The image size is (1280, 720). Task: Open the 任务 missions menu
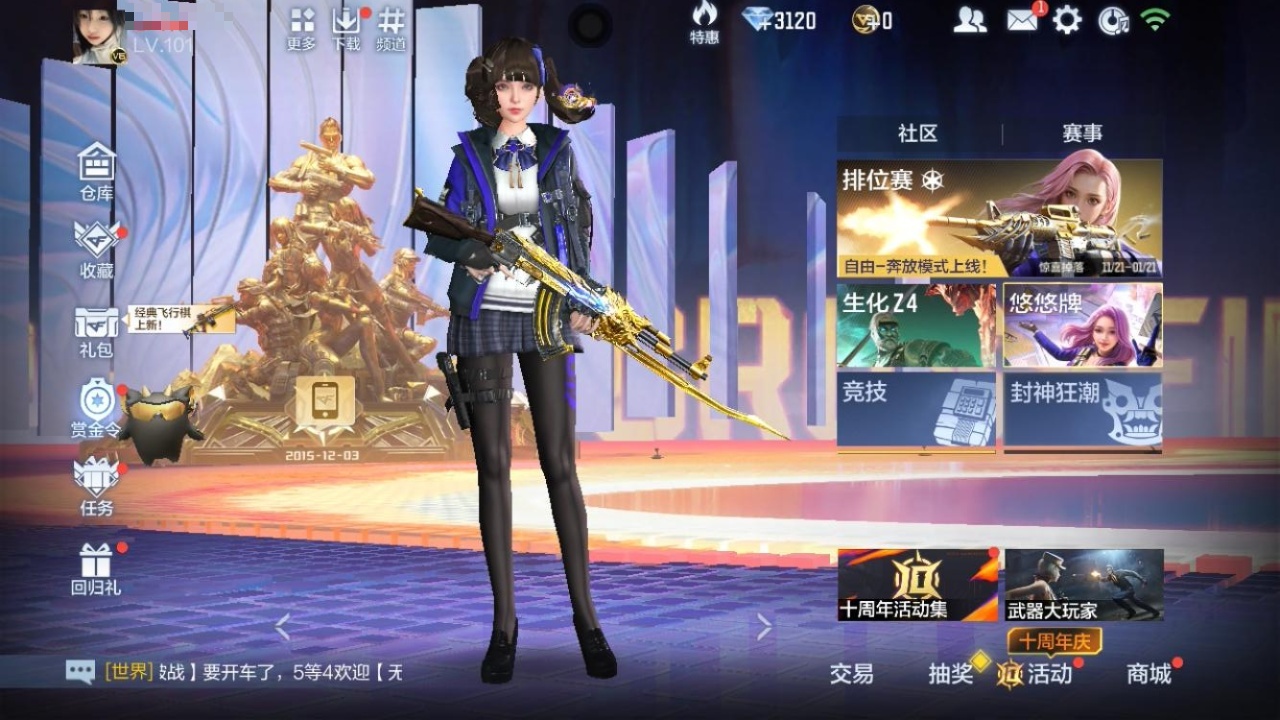96,486
